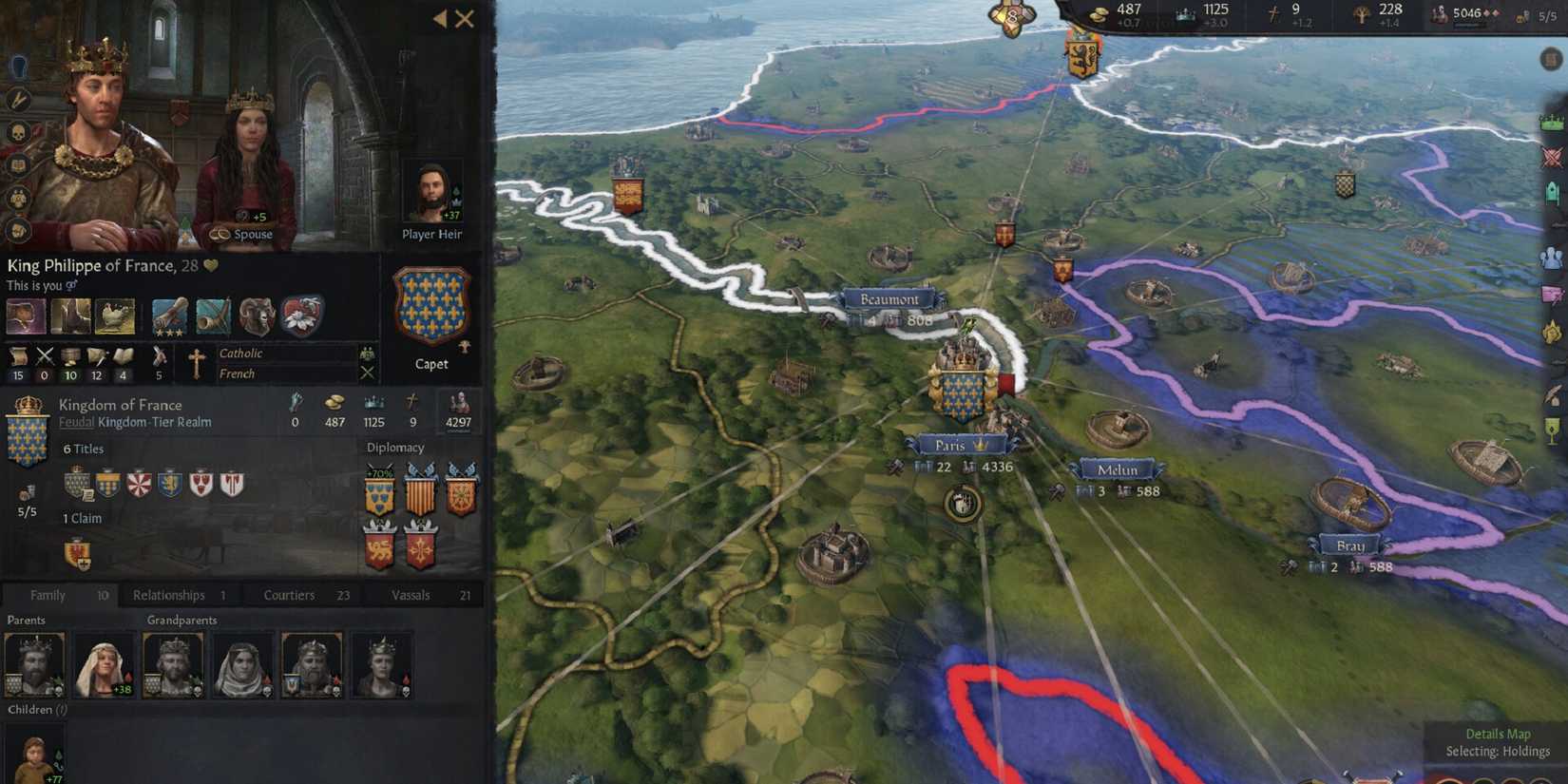Open the Kingdom of France title view
Viewport: 1568px width, 784px height.
[123, 405]
